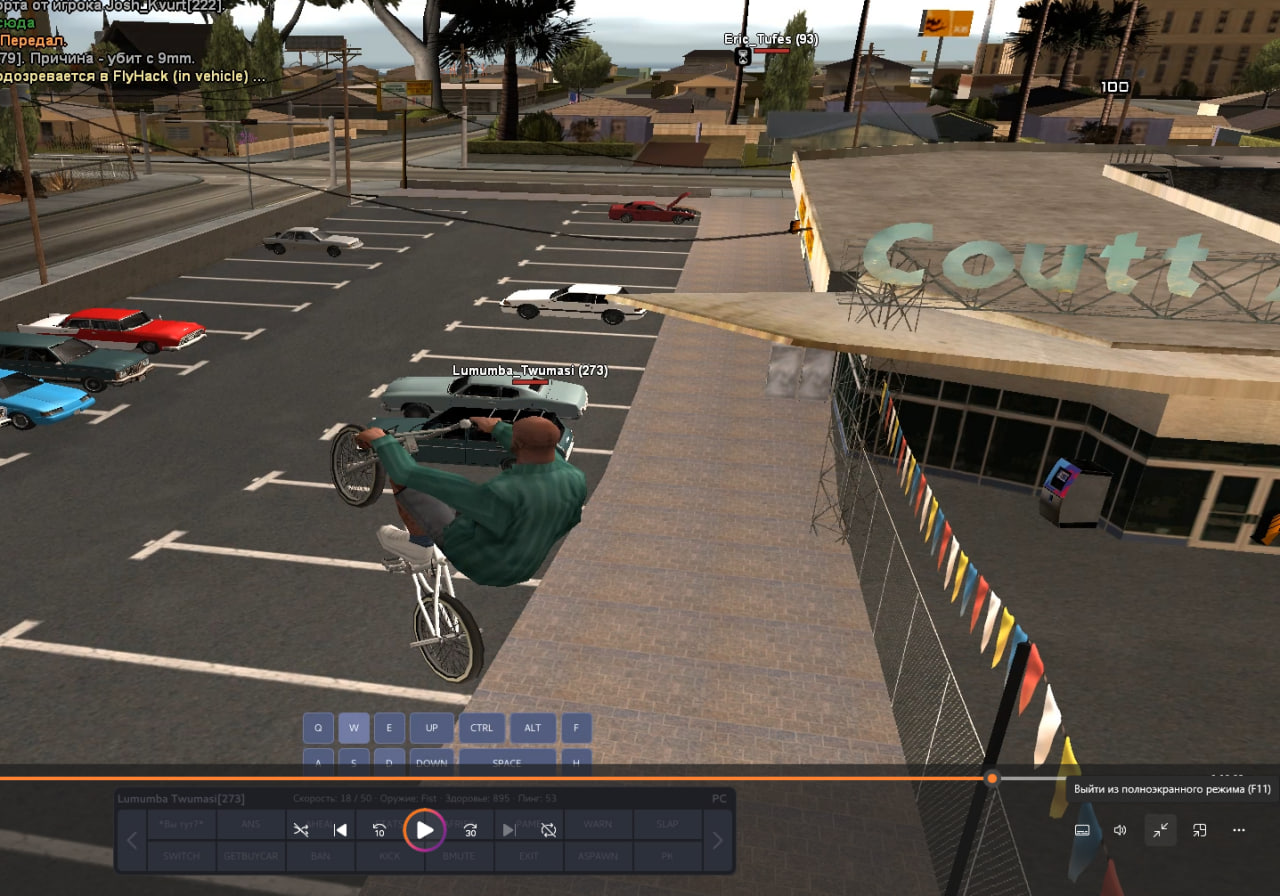
Task: Leave spectating with the EXIT button
Action: [x=528, y=856]
